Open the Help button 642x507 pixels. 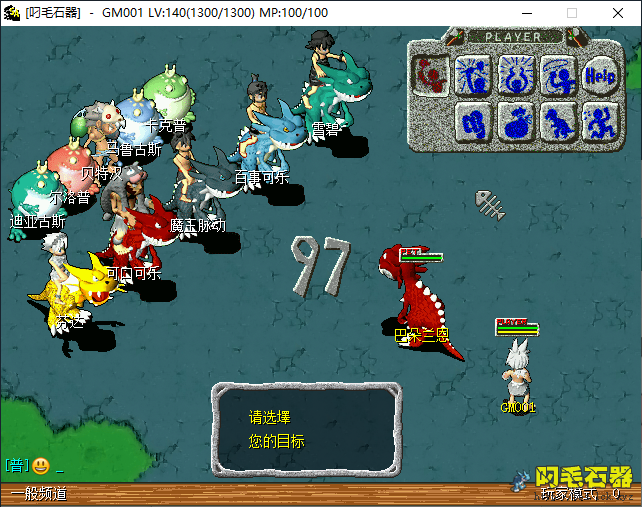coord(600,74)
